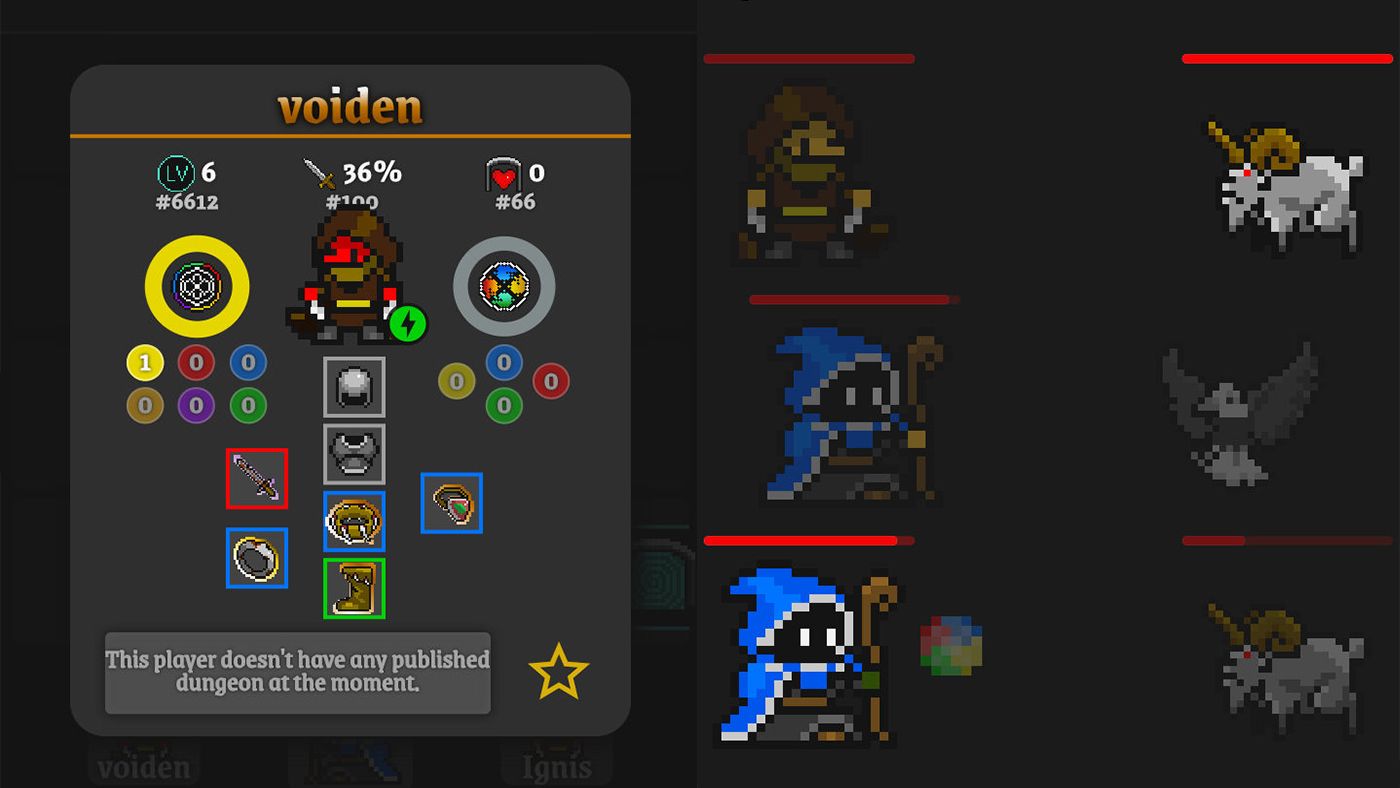Click the shield bracer accessory slot

pyautogui.click(x=451, y=504)
